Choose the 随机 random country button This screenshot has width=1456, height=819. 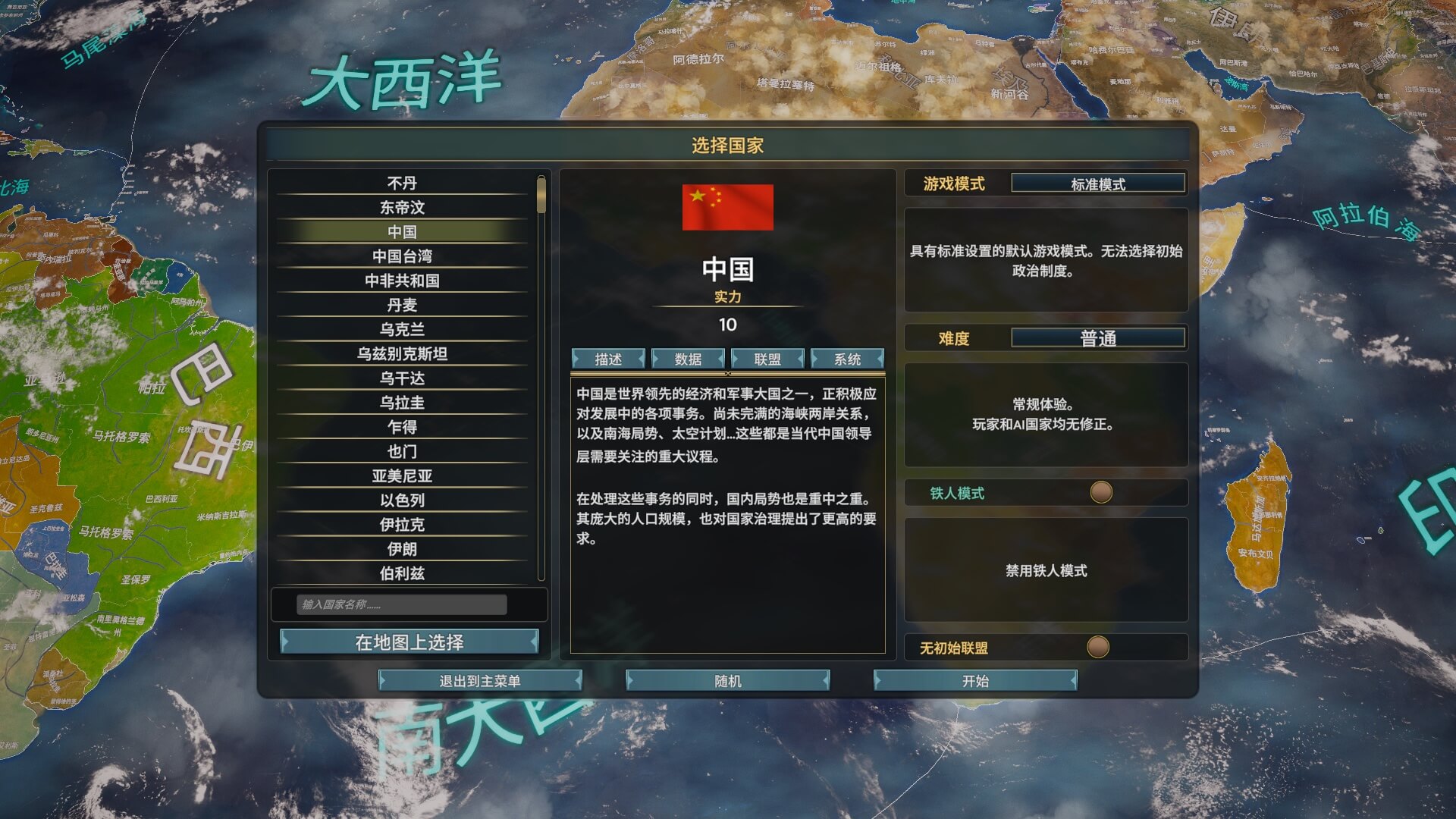pyautogui.click(x=727, y=681)
